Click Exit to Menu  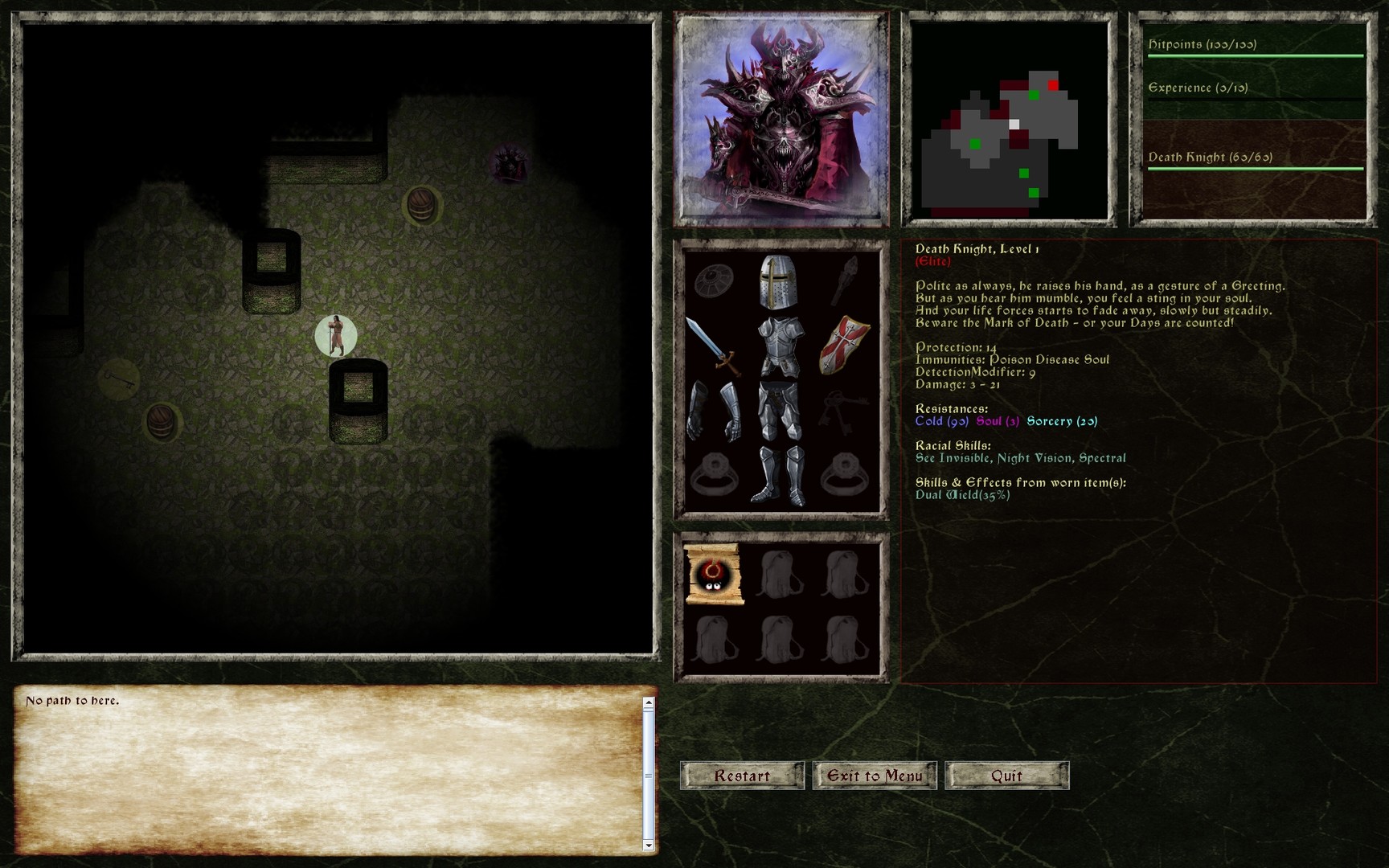coord(875,776)
